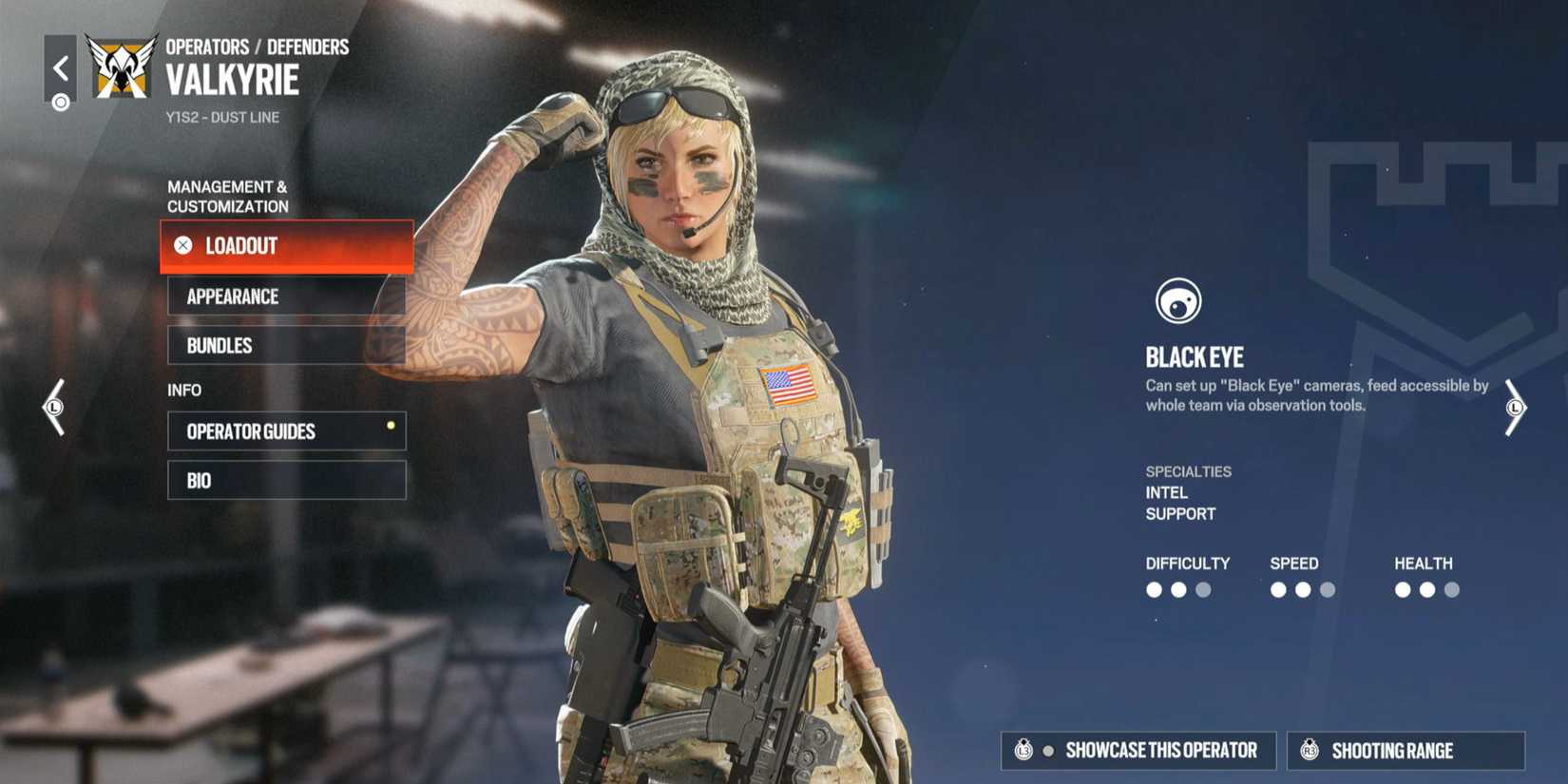Click the Loadout cancel cross icon
Image resolution: width=1568 pixels, height=784 pixels.
tap(182, 246)
